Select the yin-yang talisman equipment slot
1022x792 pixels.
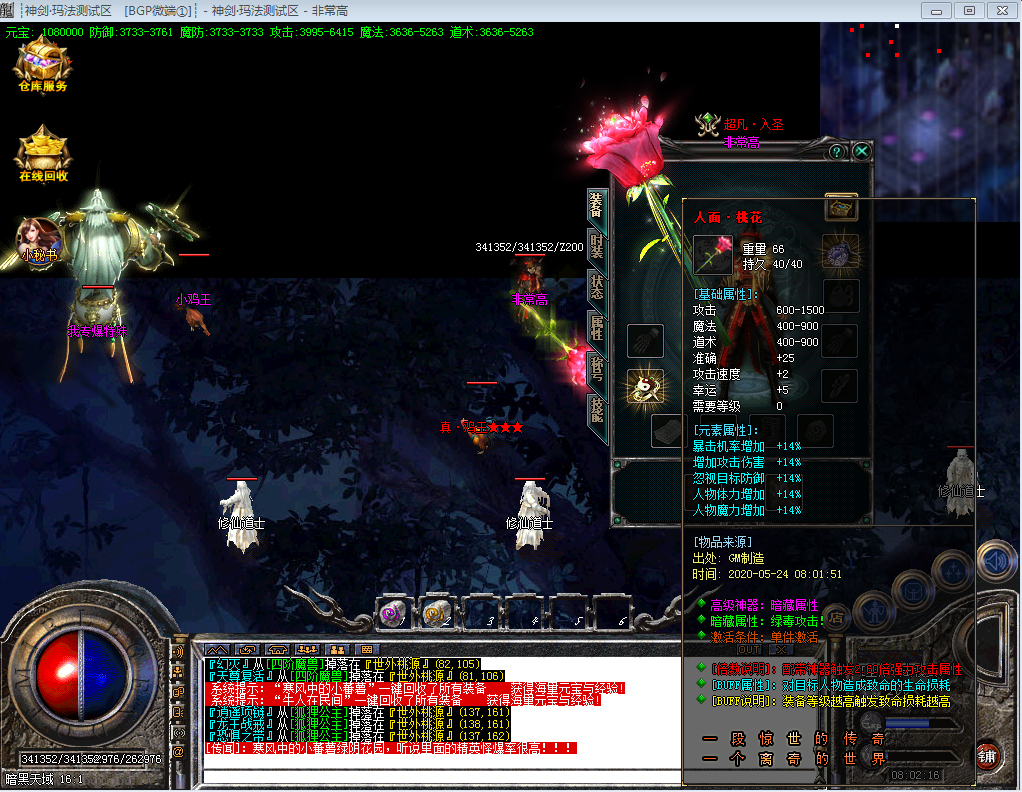click(x=645, y=386)
